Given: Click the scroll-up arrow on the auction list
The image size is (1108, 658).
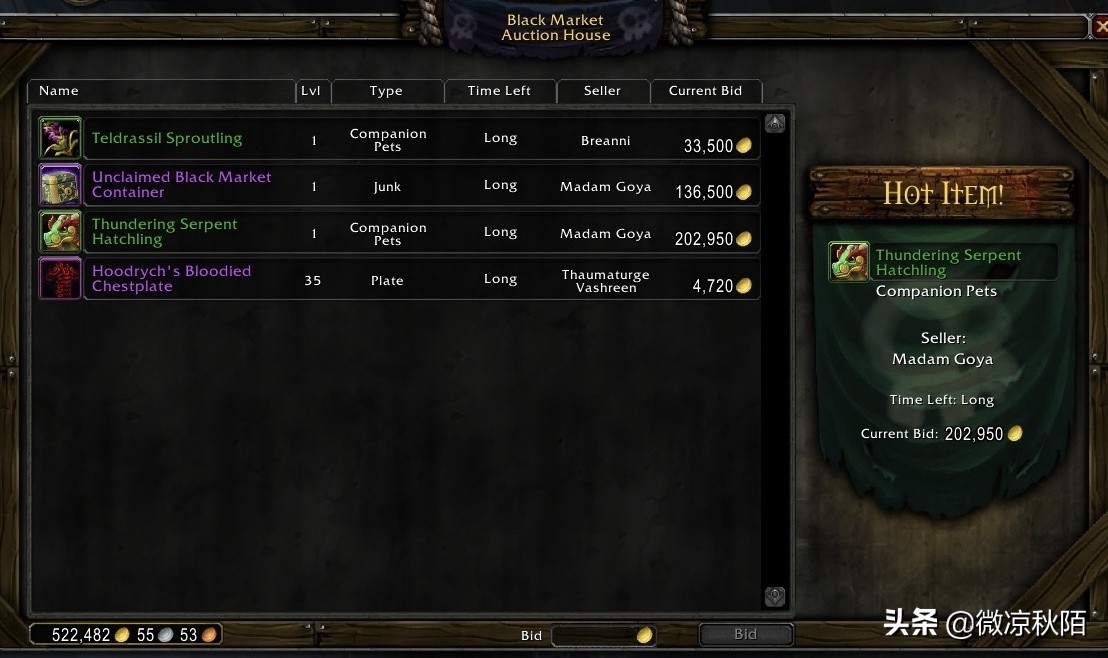Looking at the screenshot, I should (775, 124).
